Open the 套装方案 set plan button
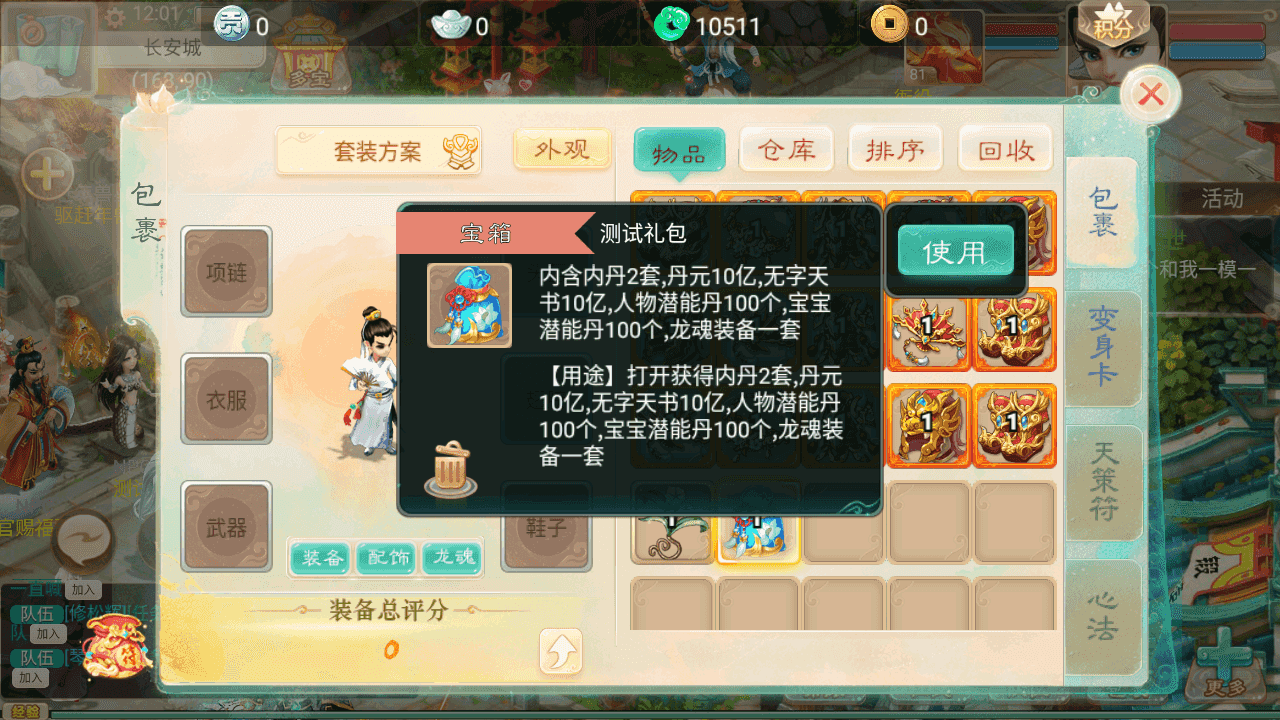The image size is (1280, 720). point(377,148)
